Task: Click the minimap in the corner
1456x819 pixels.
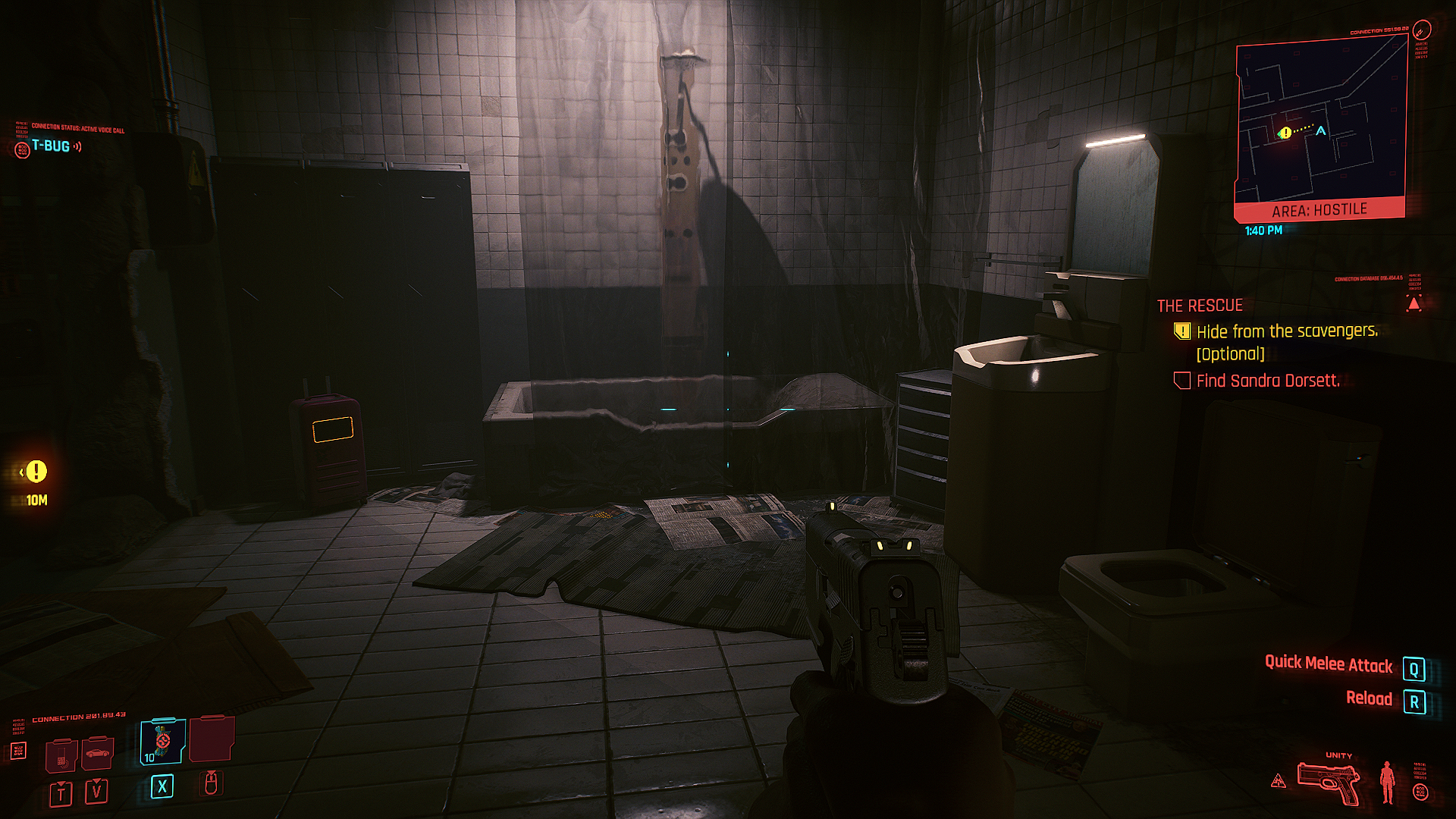Action: pos(1321,121)
